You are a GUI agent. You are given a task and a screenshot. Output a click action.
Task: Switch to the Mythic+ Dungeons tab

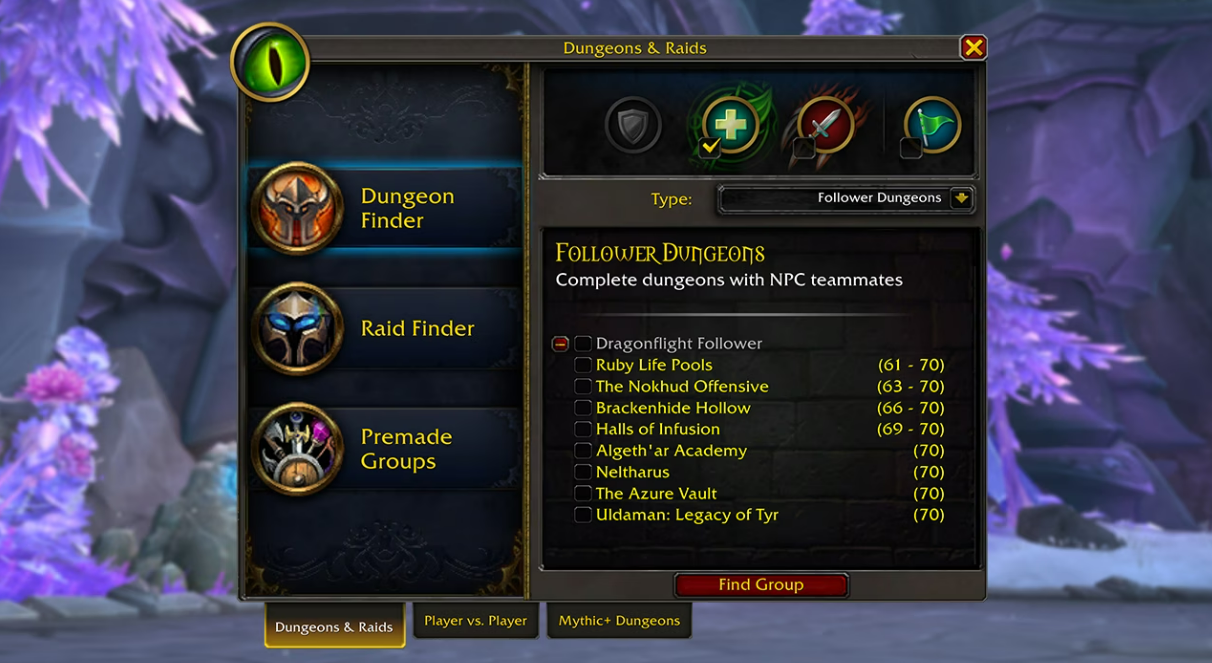pyautogui.click(x=619, y=621)
